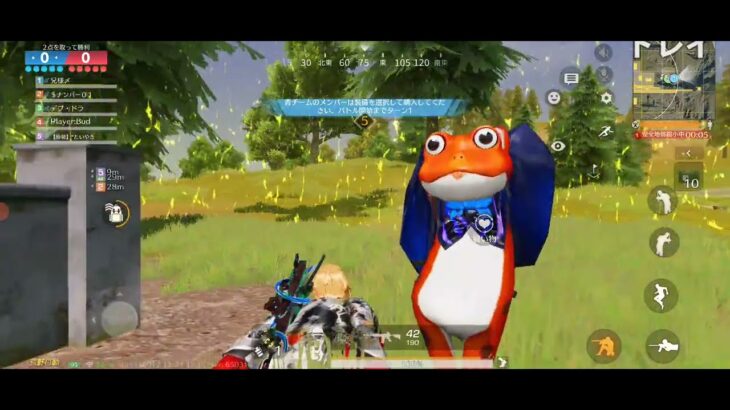Tap the jump button
Viewport: 730px width, 410px height.
(x=661, y=295)
